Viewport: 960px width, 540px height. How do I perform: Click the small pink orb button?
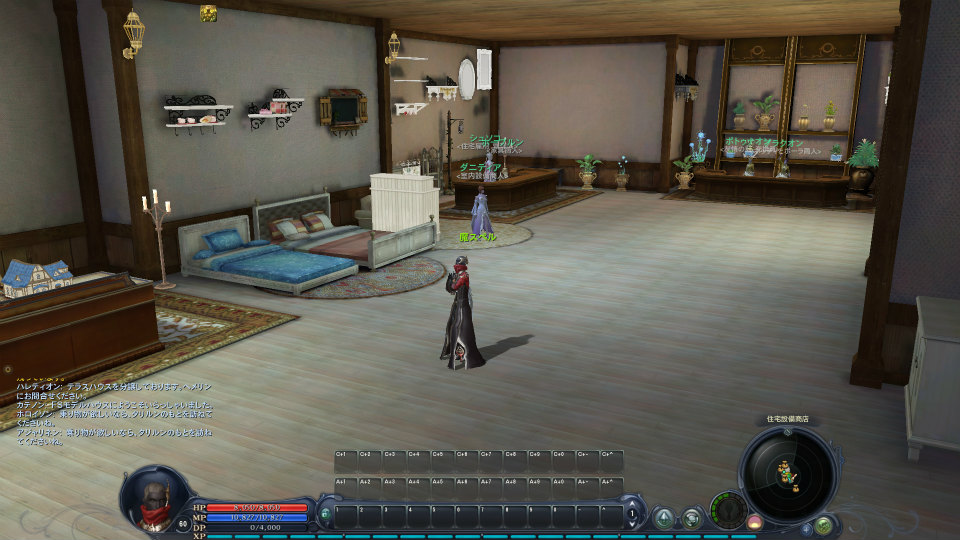[x=755, y=523]
